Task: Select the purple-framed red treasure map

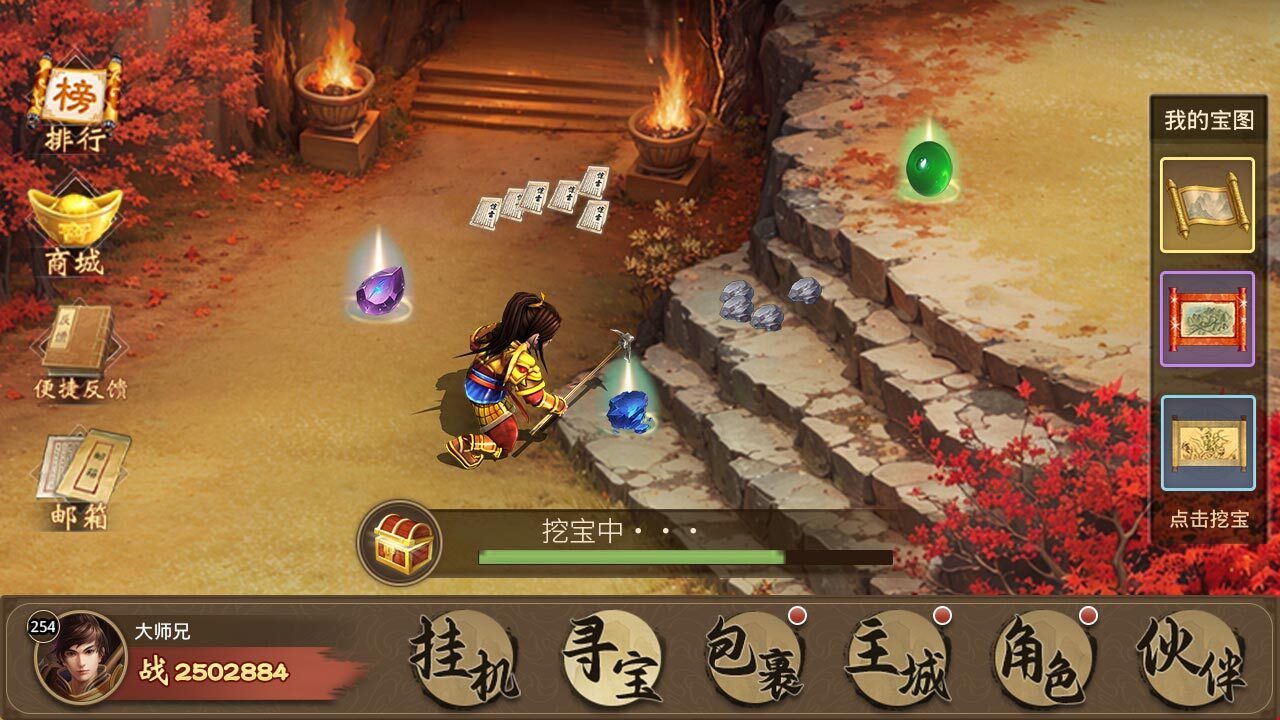Action: 1205,320
